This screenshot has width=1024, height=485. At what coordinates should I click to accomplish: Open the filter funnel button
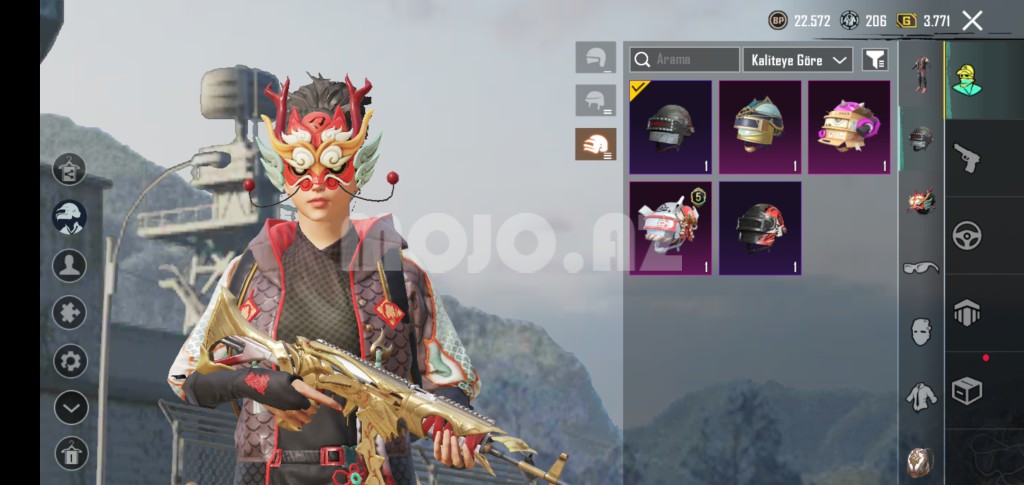[x=875, y=60]
